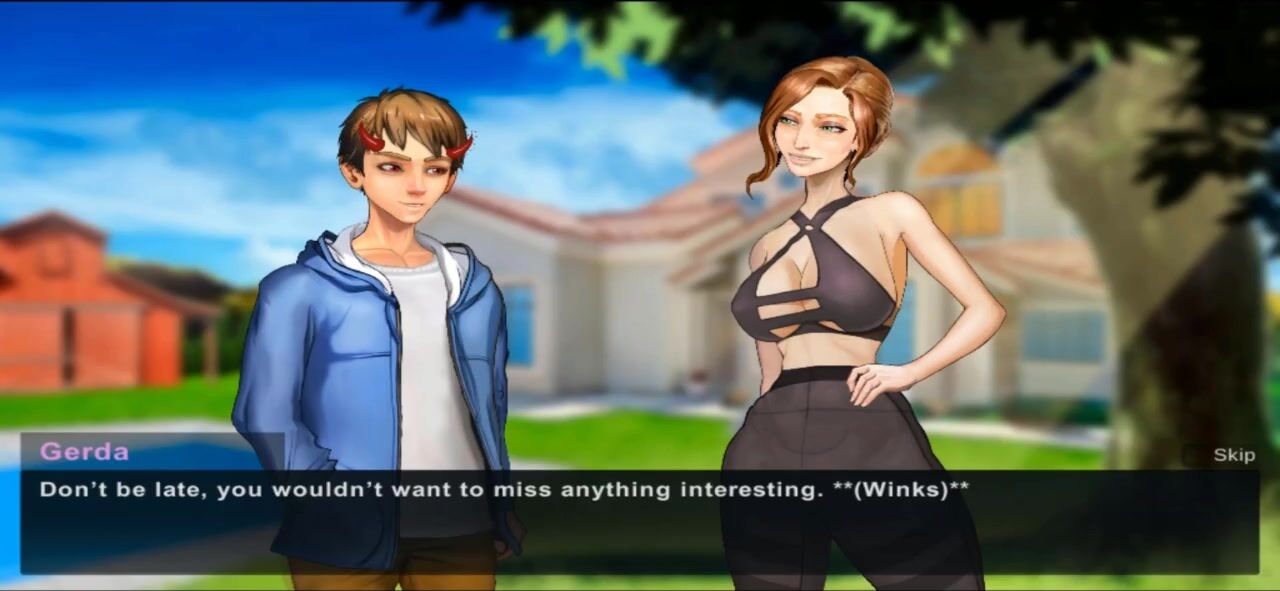Skip the current dialogue
Screen dimensions: 1280x591
pos(1233,455)
